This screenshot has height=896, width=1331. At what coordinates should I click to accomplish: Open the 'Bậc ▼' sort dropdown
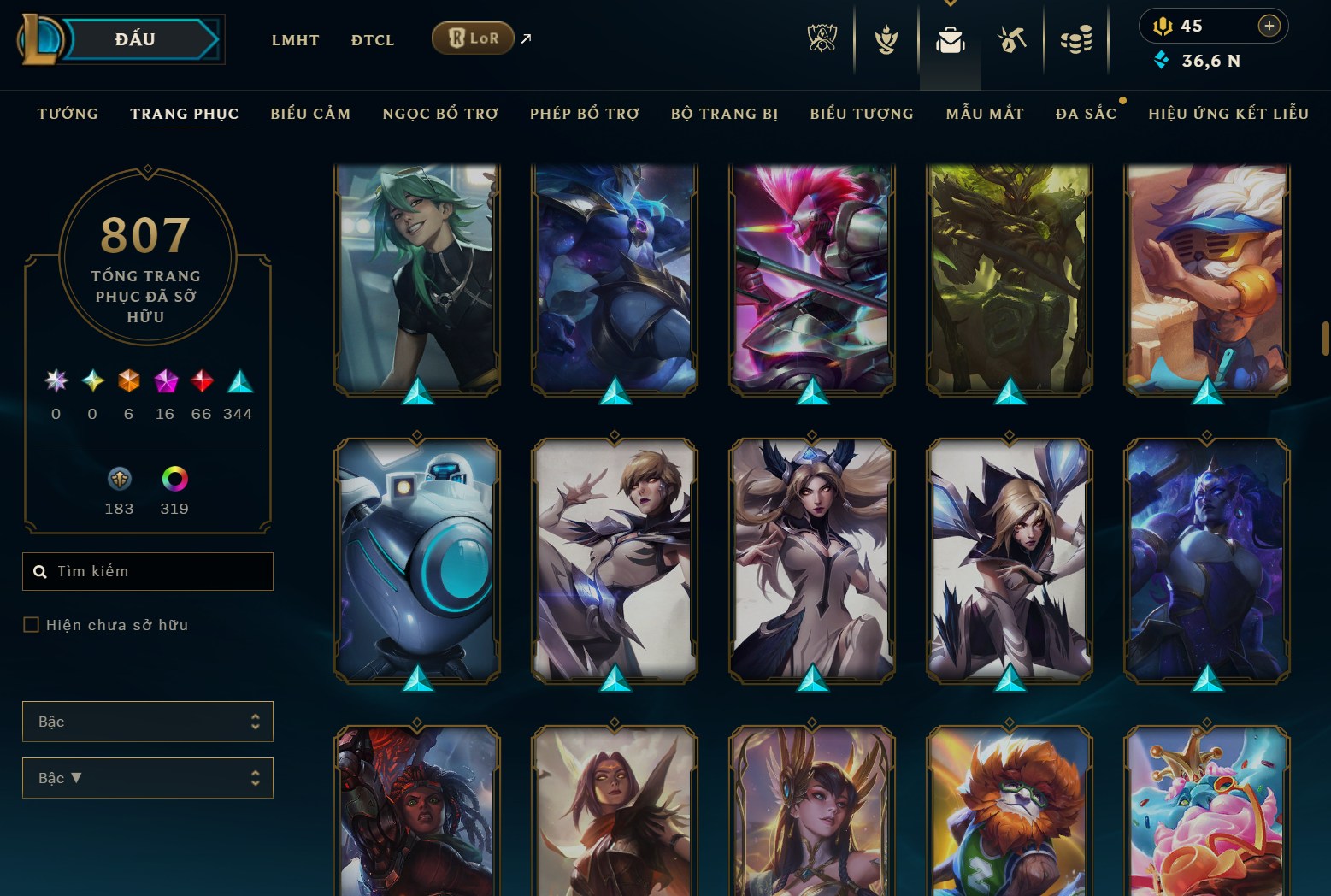(147, 778)
